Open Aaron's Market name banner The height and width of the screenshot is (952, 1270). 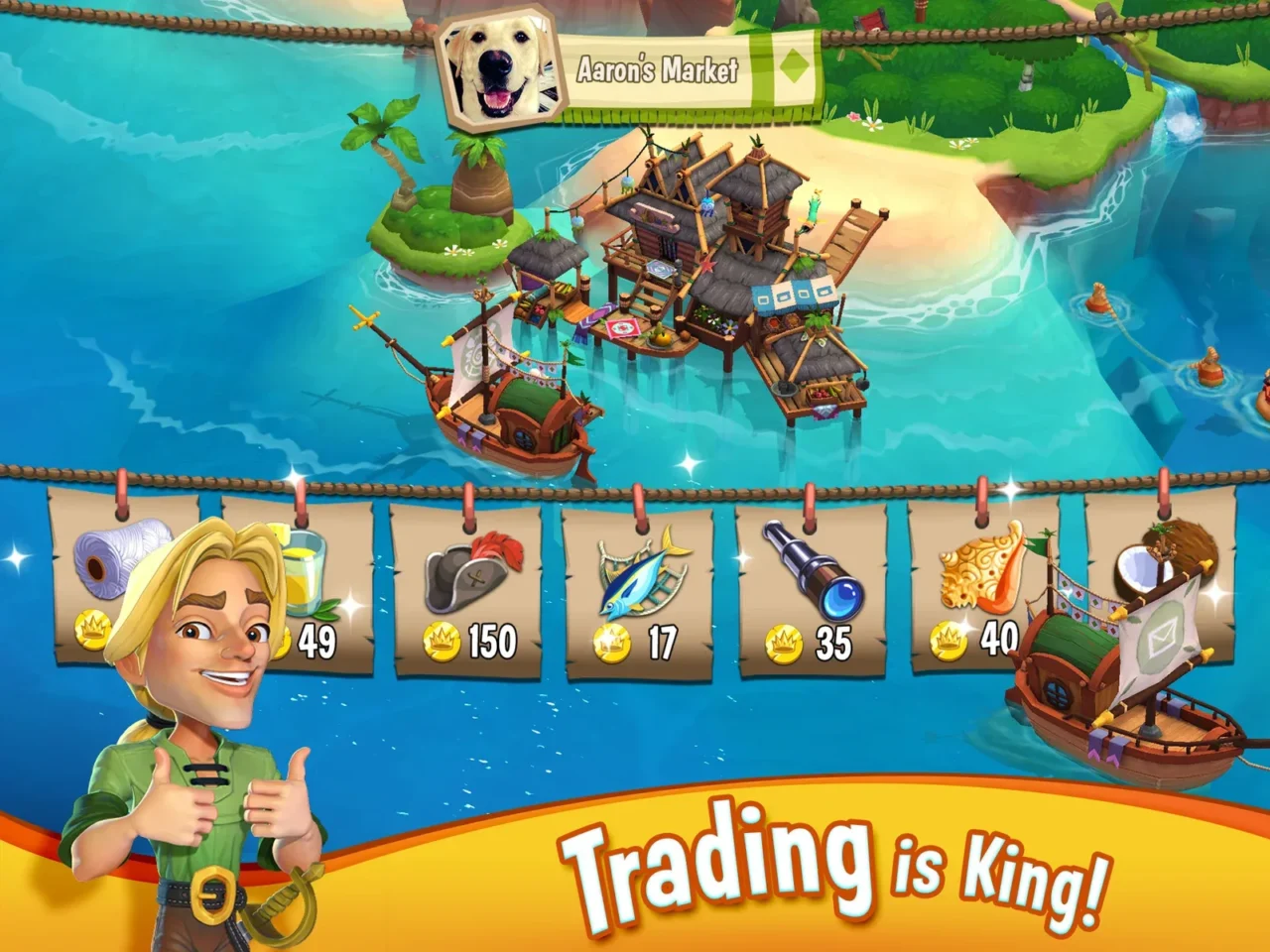[658, 67]
